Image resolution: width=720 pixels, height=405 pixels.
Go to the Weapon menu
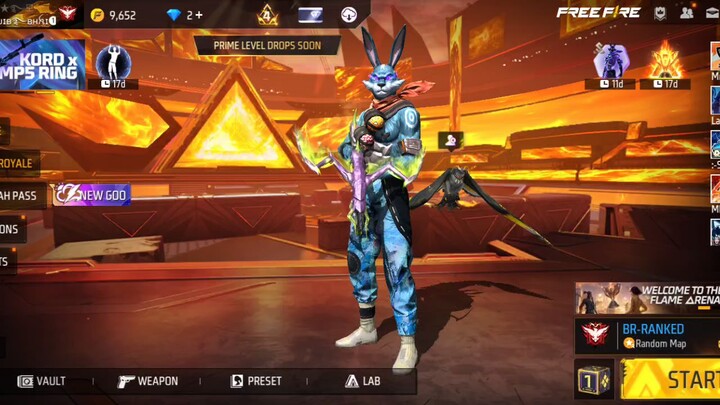148,381
